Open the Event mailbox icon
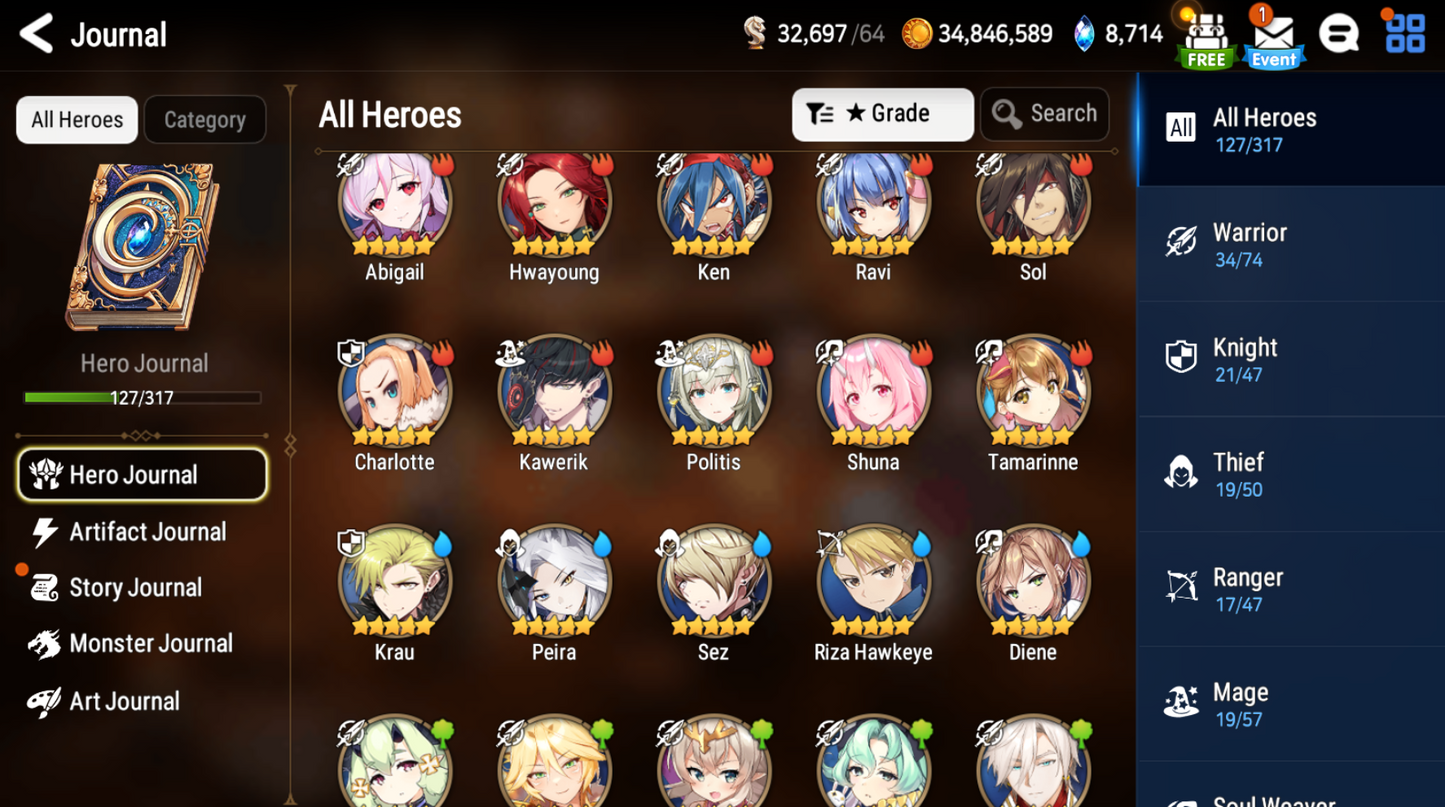 (1273, 38)
